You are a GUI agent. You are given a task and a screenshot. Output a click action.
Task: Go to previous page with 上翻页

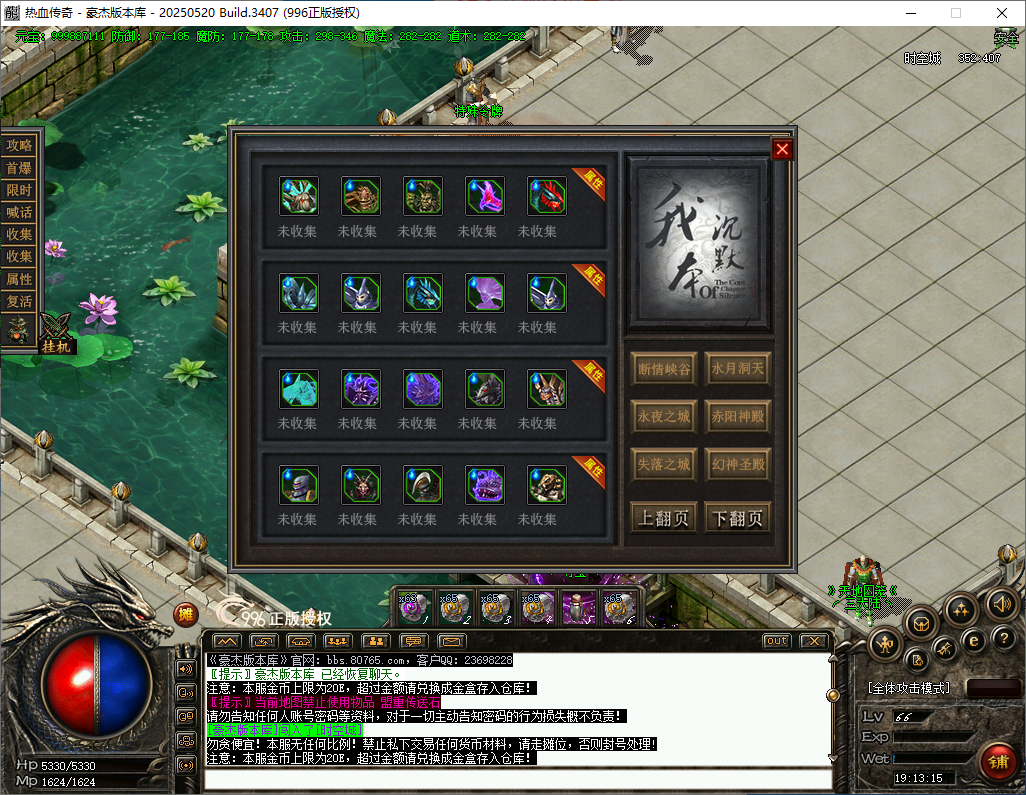tap(664, 518)
